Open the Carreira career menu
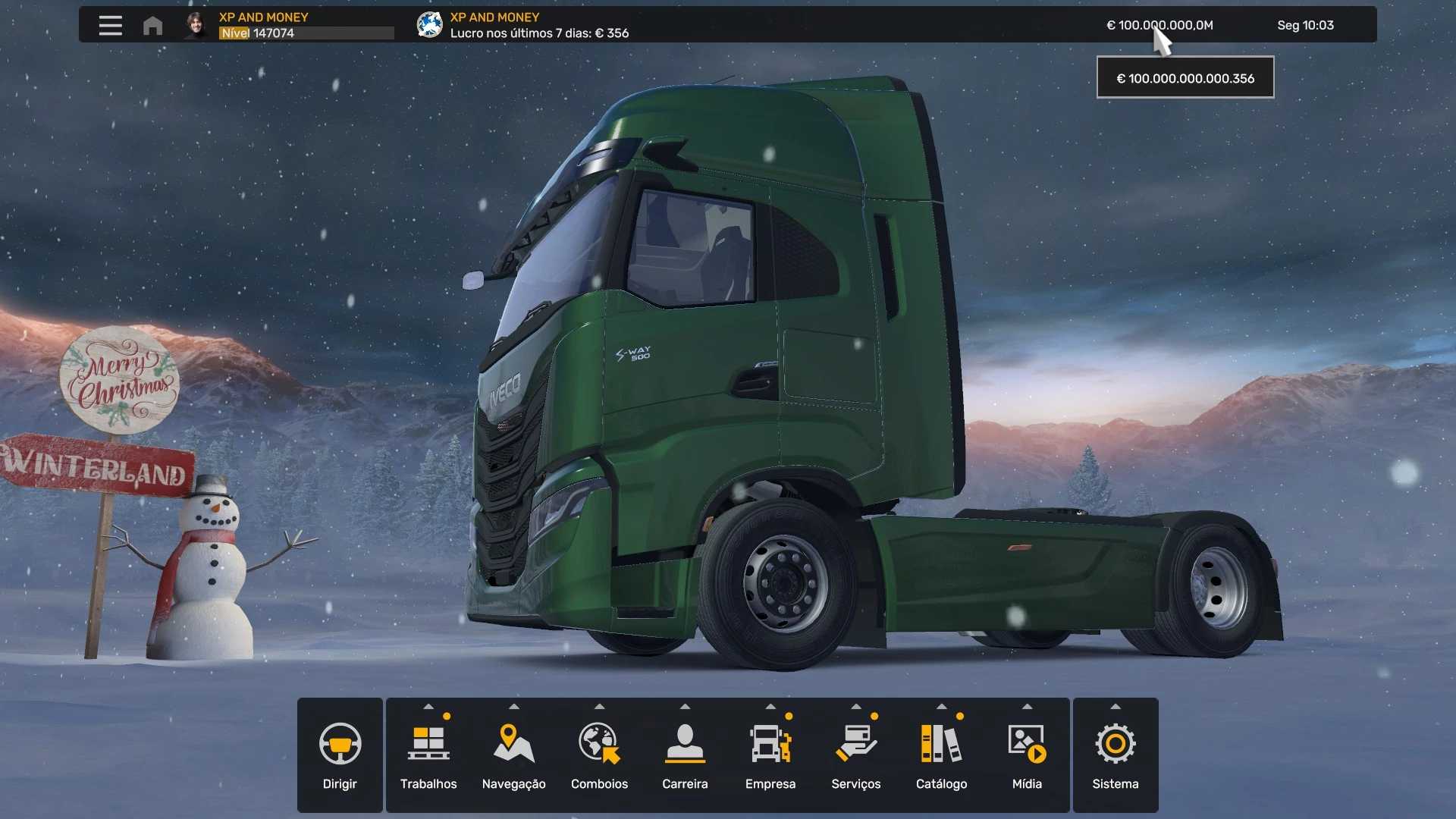The width and height of the screenshot is (1456, 819). pos(685,755)
